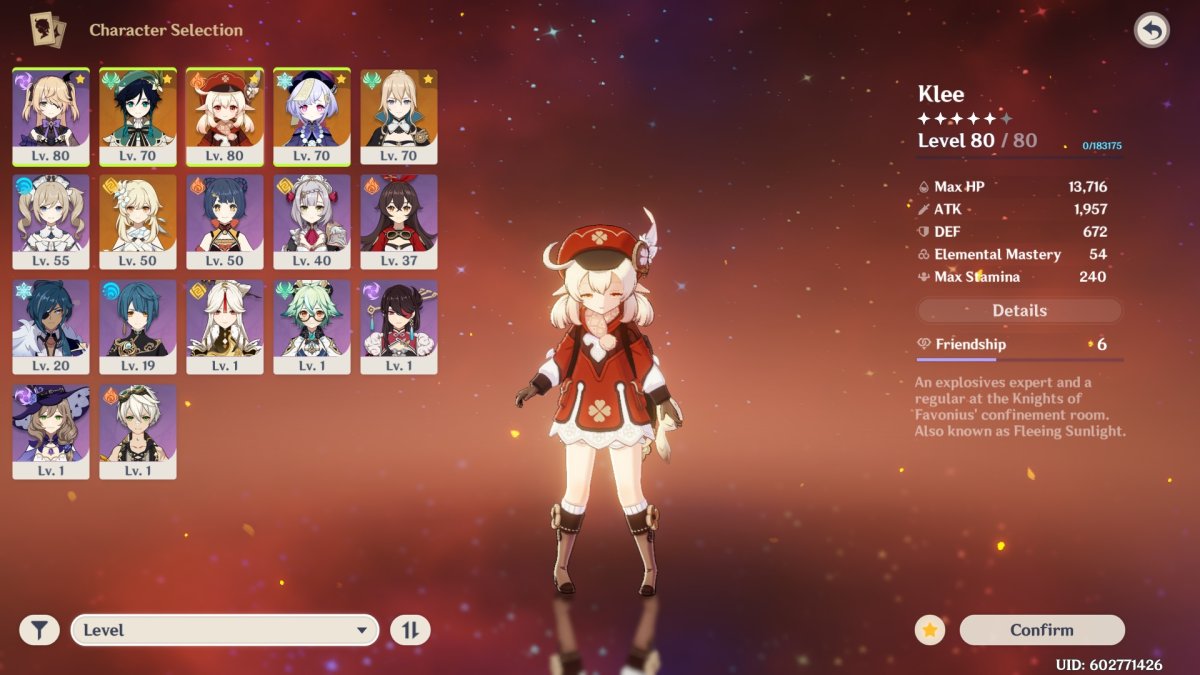Open the Level sort dropdown
1200x675 pixels.
pyautogui.click(x=225, y=630)
